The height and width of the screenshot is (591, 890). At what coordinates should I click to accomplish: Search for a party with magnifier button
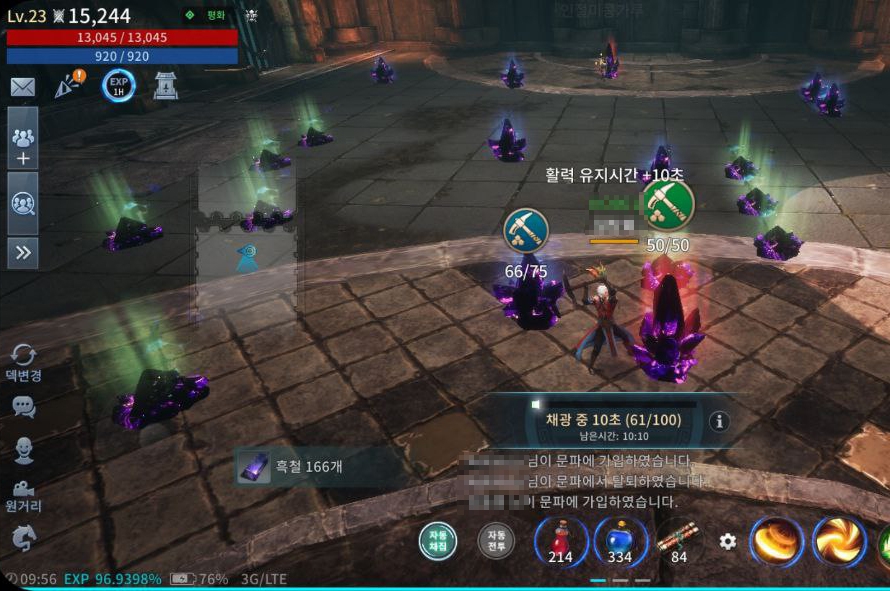pos(23,203)
